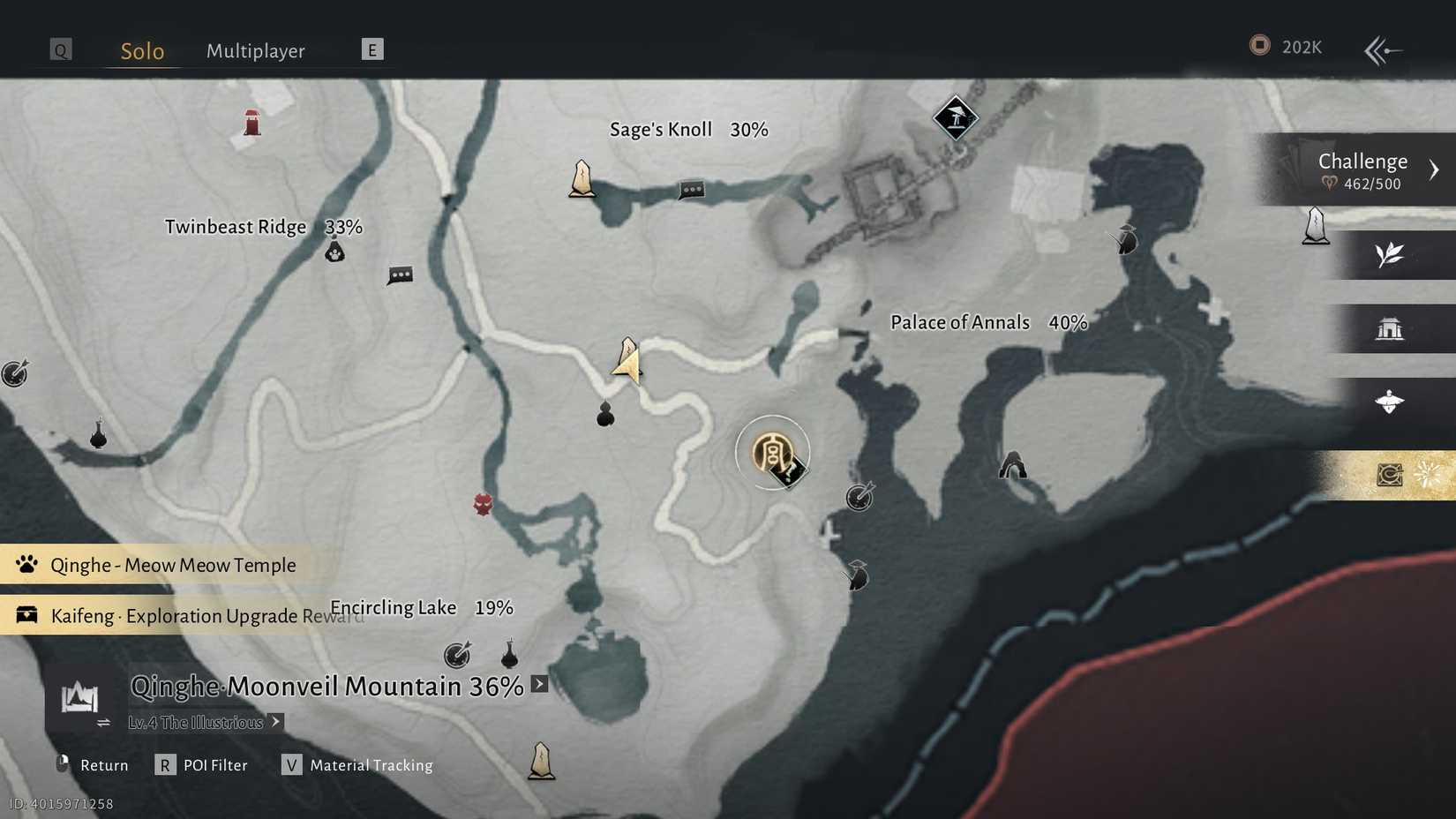Click the Meow Meow Temple gold map marker

click(x=772, y=452)
